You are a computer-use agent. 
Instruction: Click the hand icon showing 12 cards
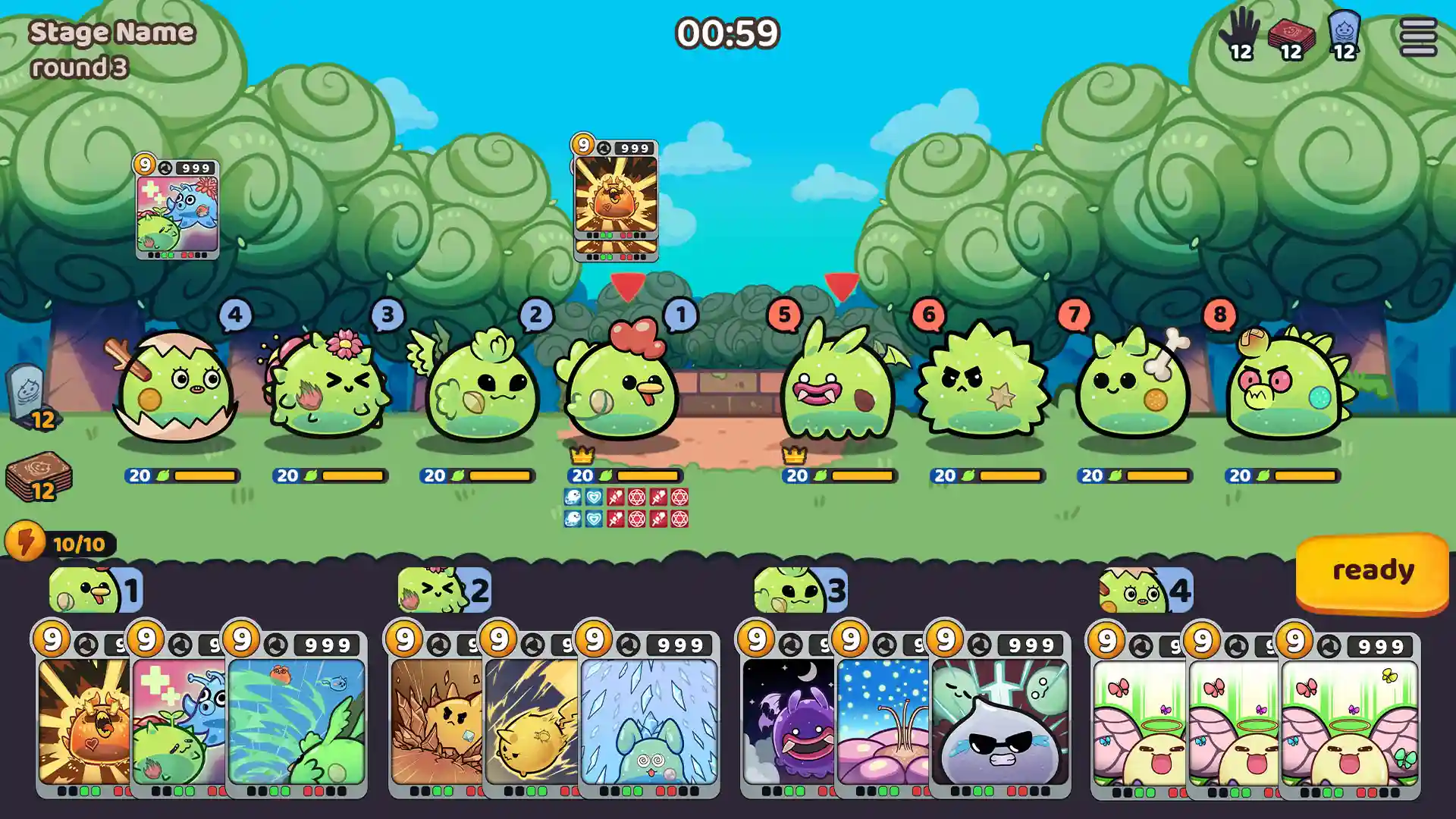[x=1241, y=32]
